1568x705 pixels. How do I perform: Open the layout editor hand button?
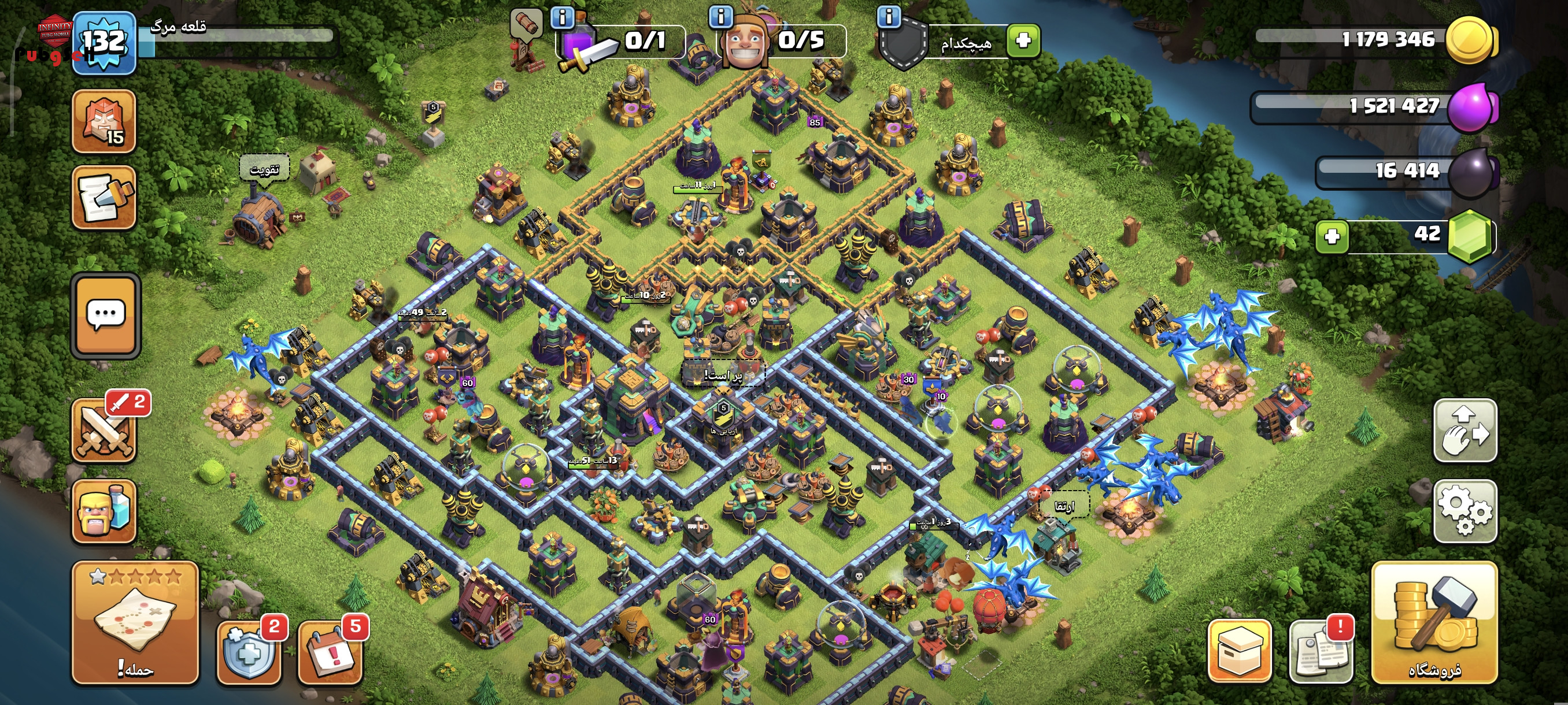(1465, 430)
